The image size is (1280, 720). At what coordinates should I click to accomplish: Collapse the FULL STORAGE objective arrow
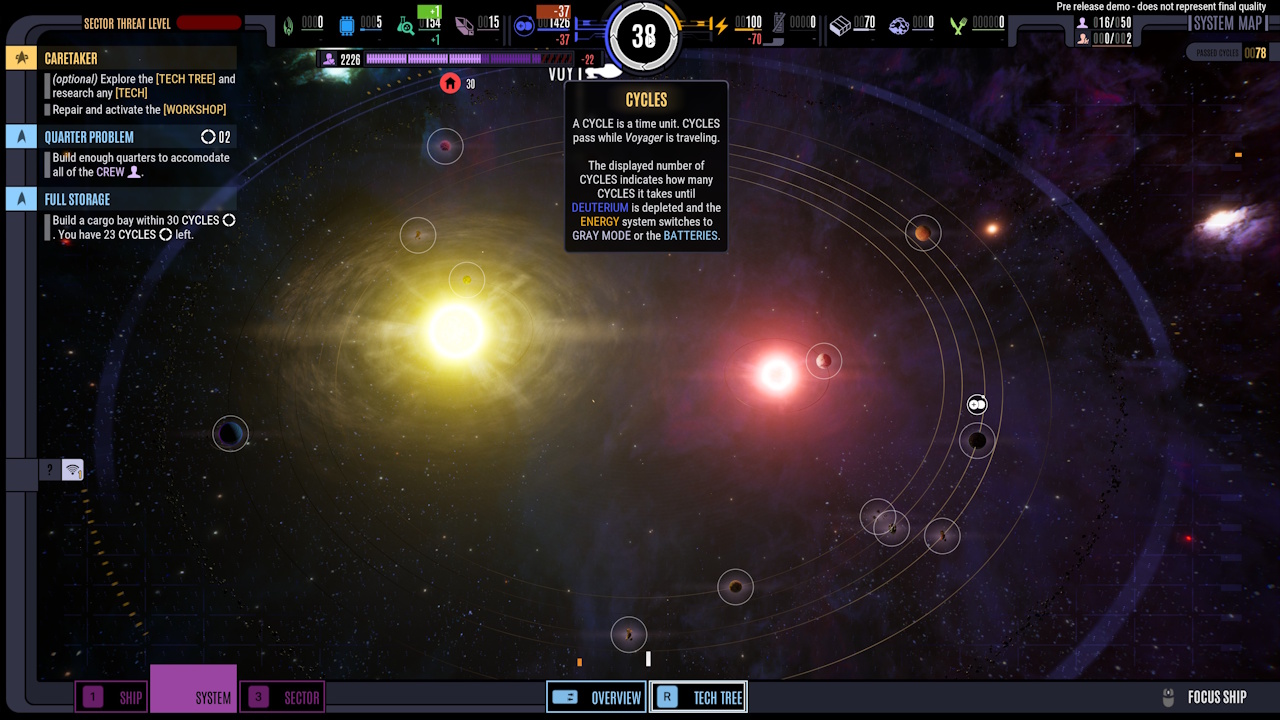[21, 199]
